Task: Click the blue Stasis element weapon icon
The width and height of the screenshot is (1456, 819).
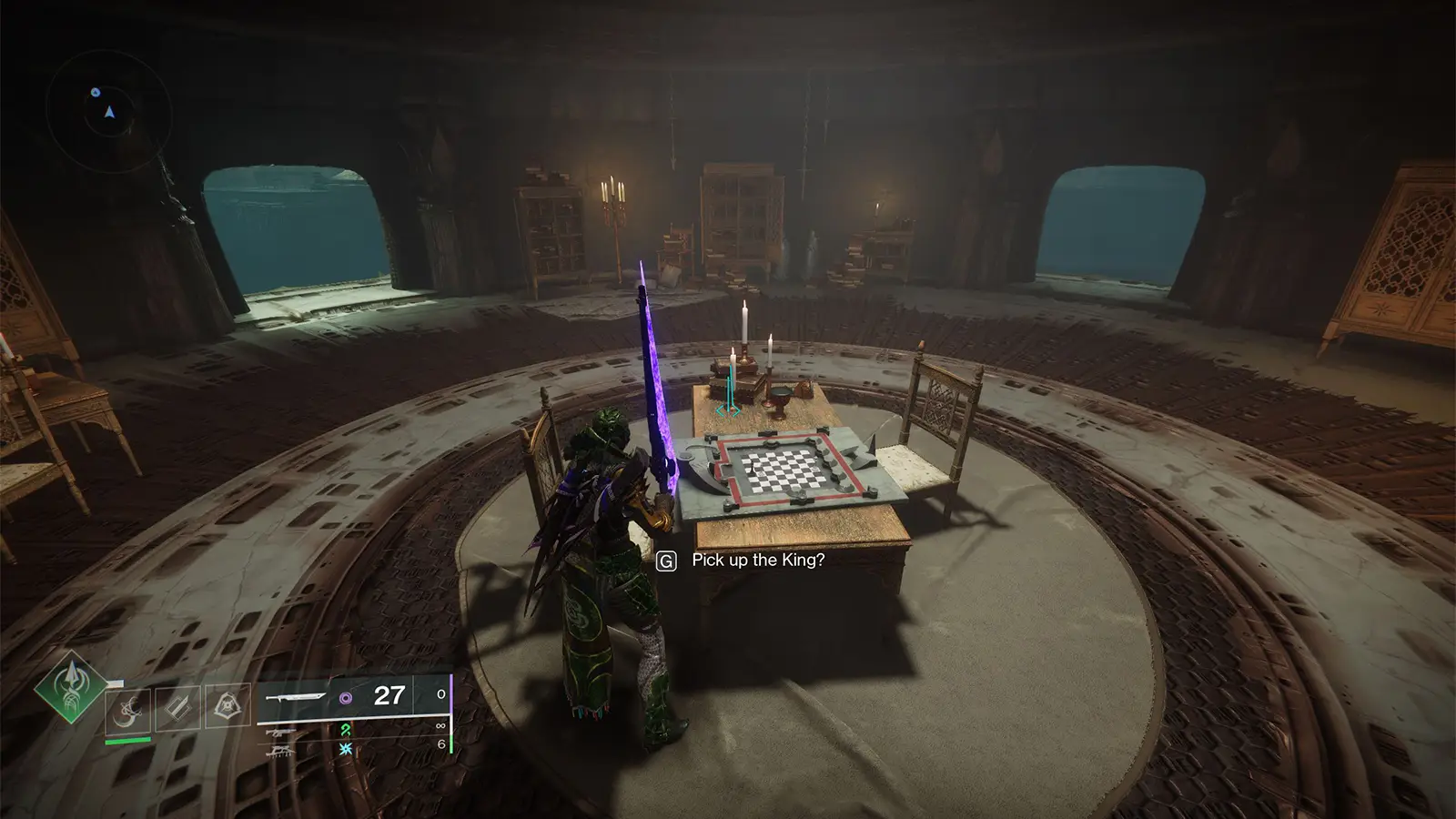Action: click(346, 749)
